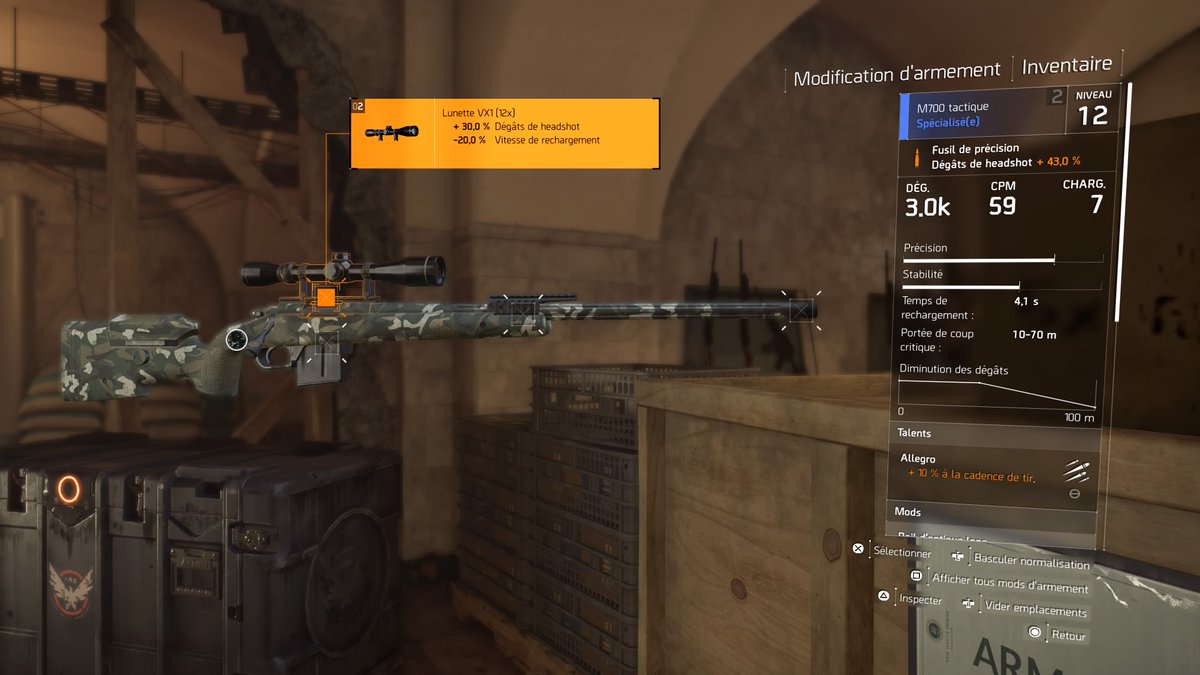This screenshot has height=675, width=1200.
Task: Choose the empty magazine mod slot
Action: point(327,344)
